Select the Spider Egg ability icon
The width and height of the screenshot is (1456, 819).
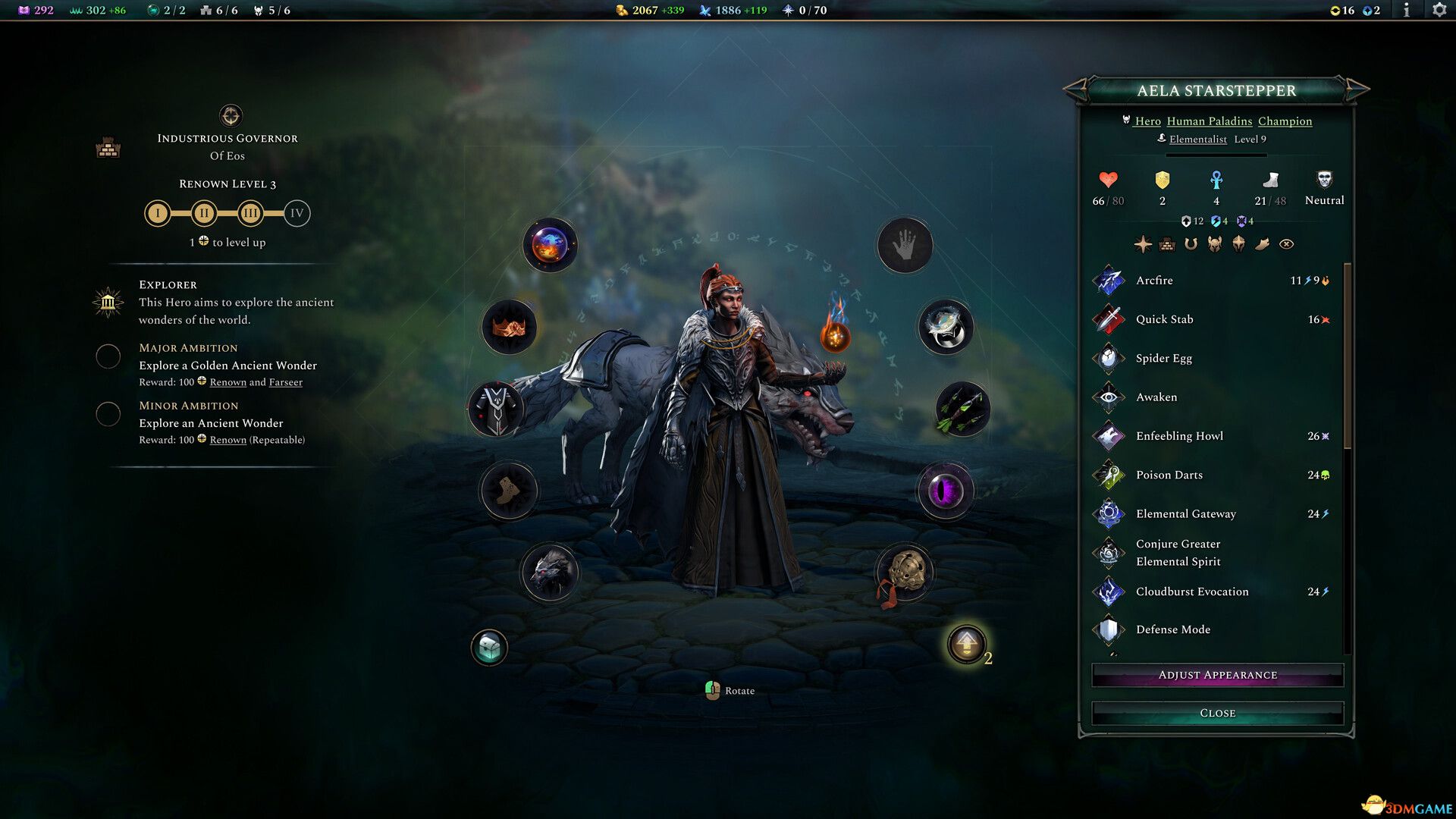click(x=1109, y=358)
